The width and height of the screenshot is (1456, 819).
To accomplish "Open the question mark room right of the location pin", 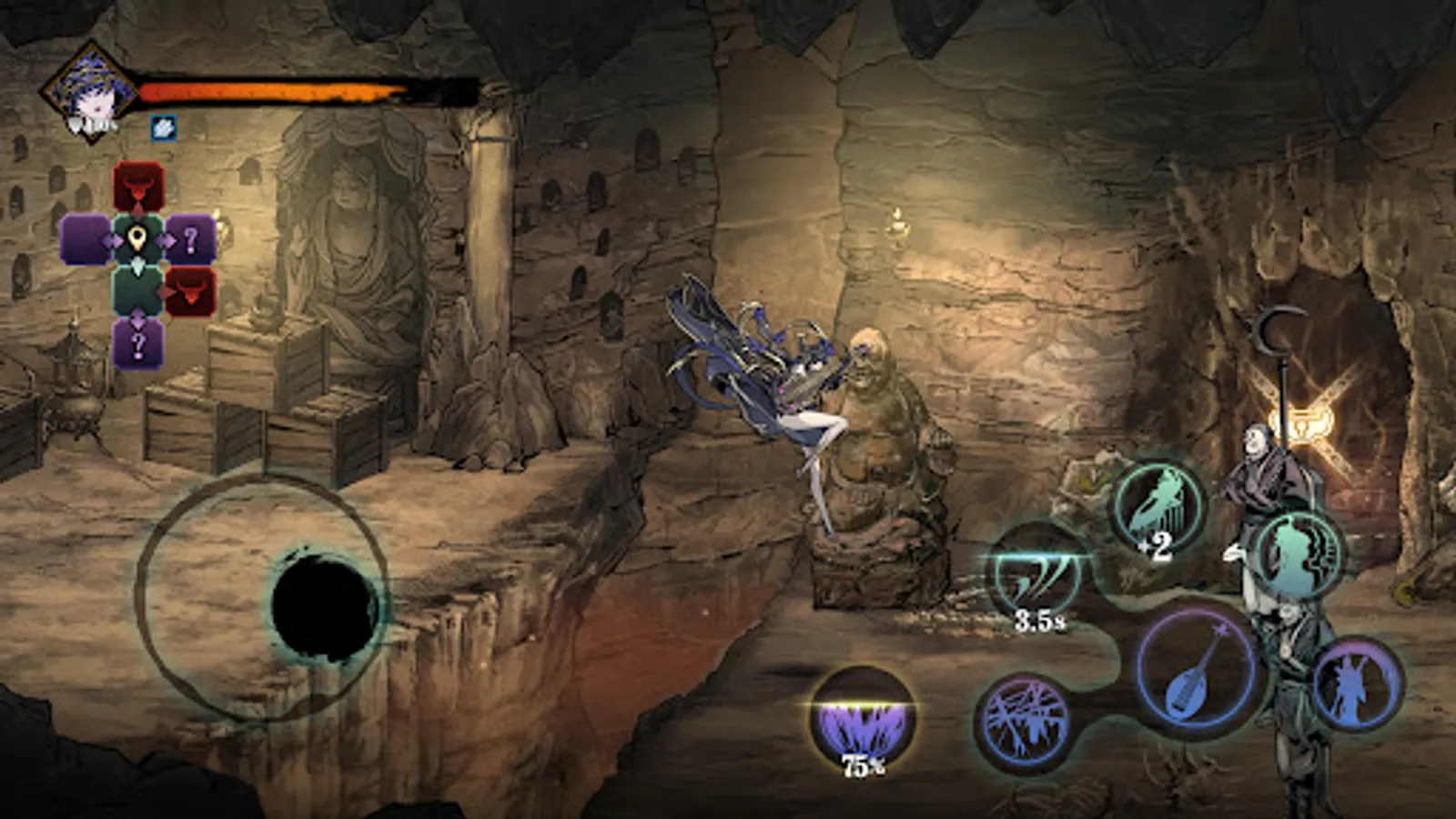I will (188, 239).
